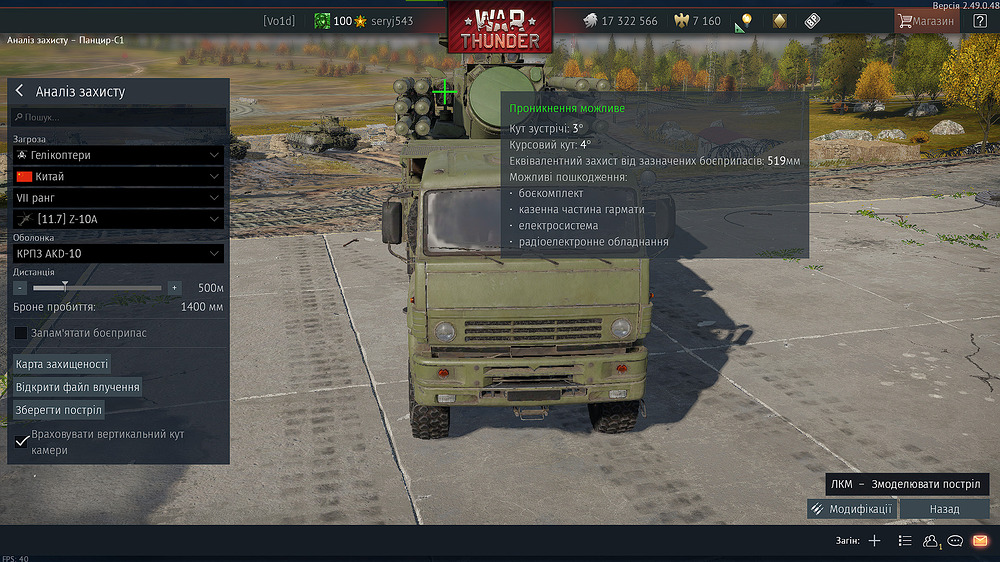Click the Назад back button
This screenshot has height=562, width=1000.
pos(944,509)
